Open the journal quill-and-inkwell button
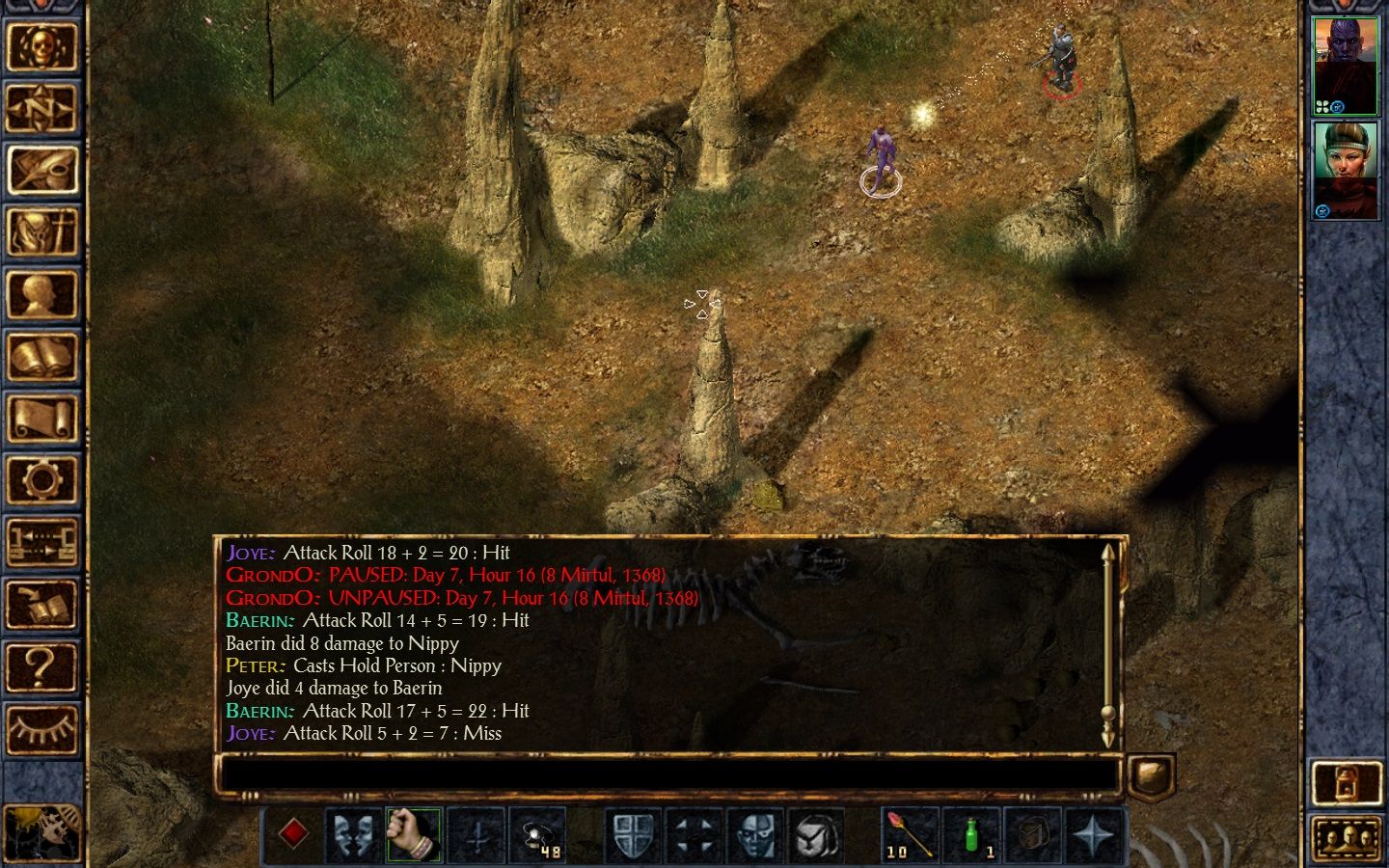The height and width of the screenshot is (868, 1389). point(41,170)
